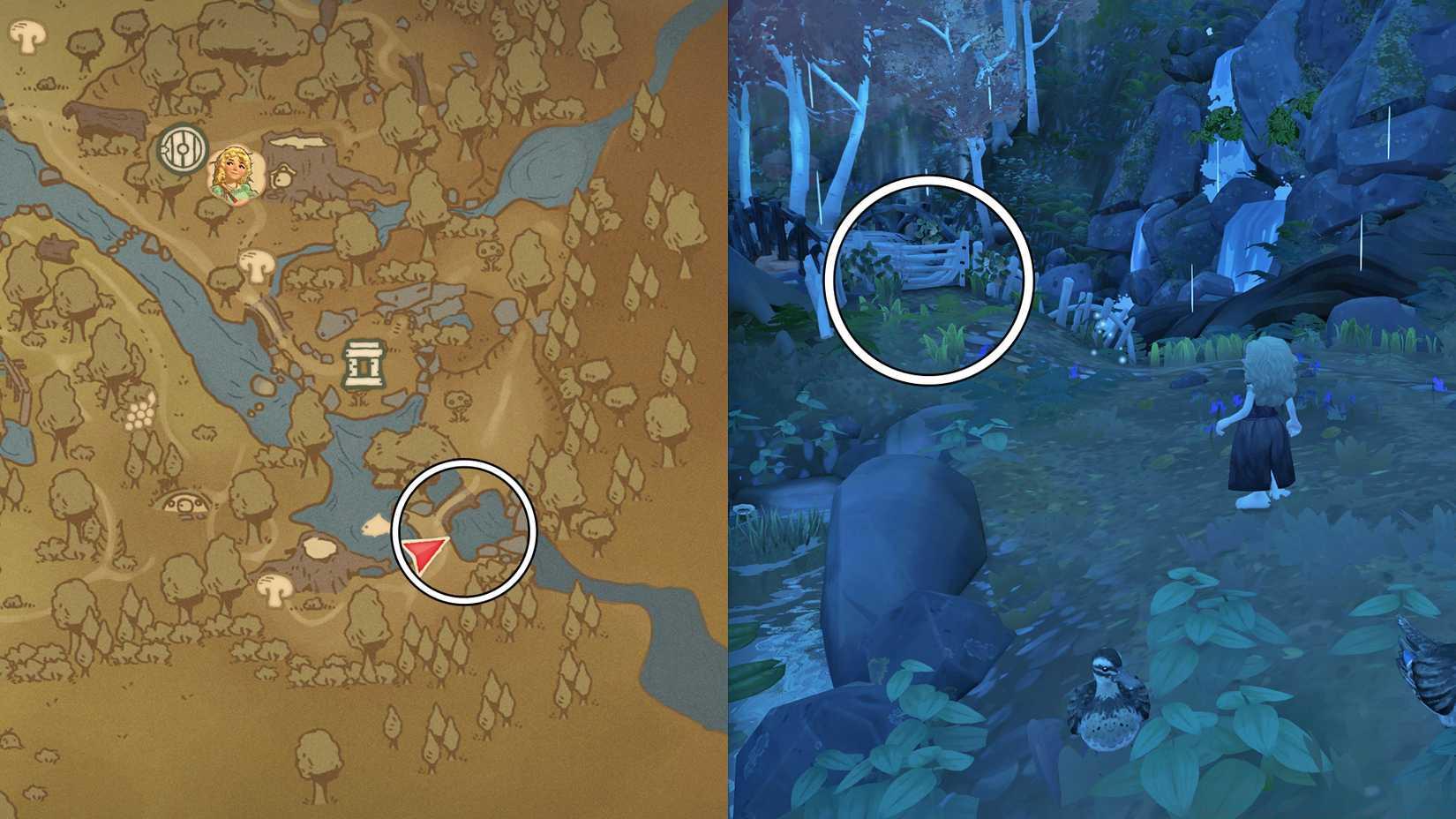Viewport: 1456px width, 819px height.
Task: Select the mushroom marker near the river path
Action: (x=256, y=265)
